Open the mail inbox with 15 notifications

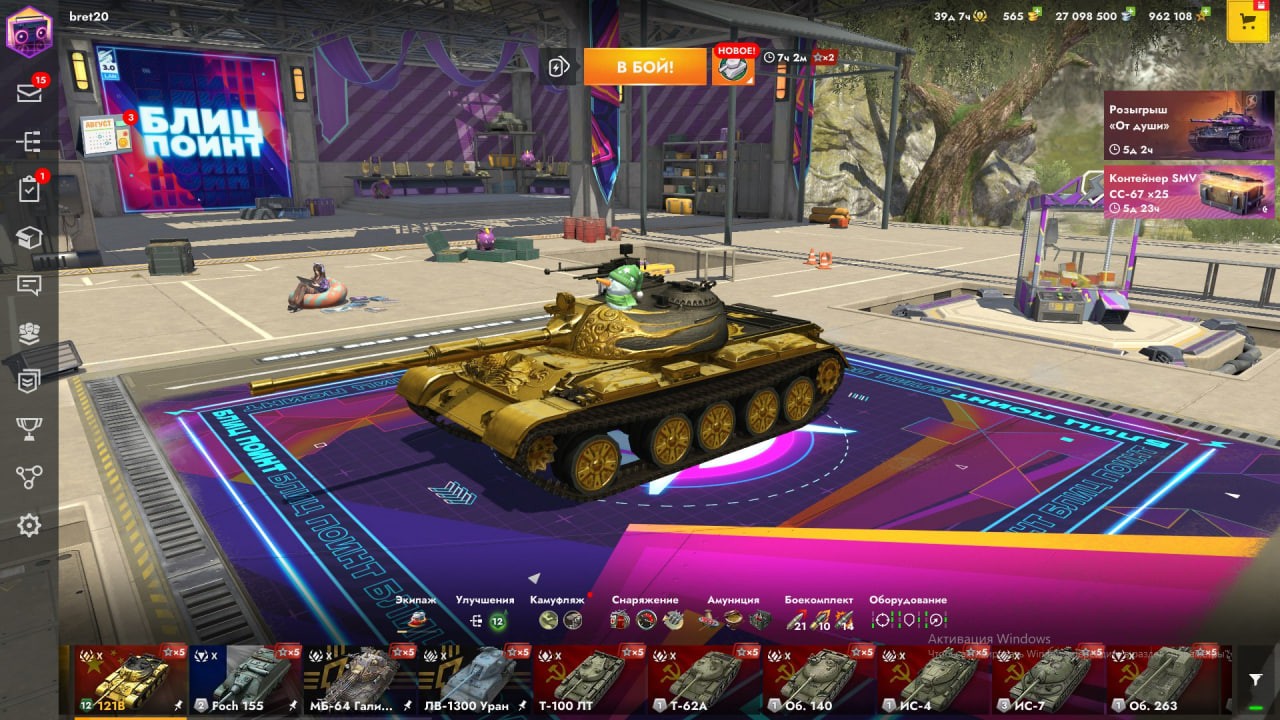pyautogui.click(x=29, y=93)
